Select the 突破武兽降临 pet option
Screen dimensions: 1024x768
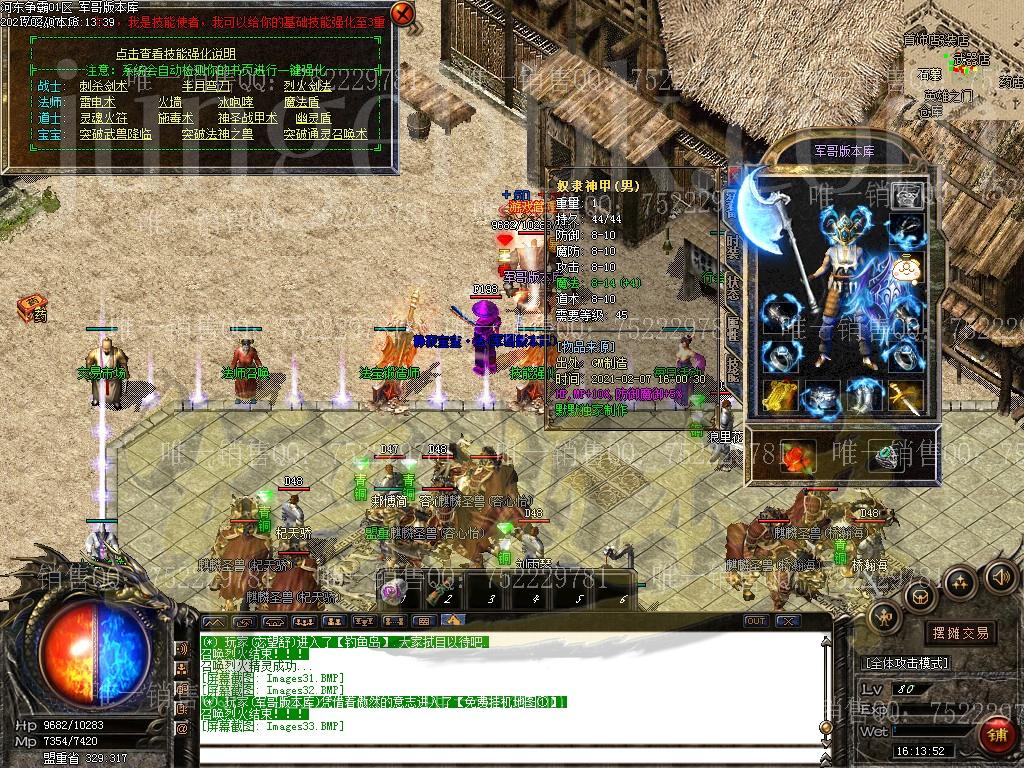click(116, 134)
